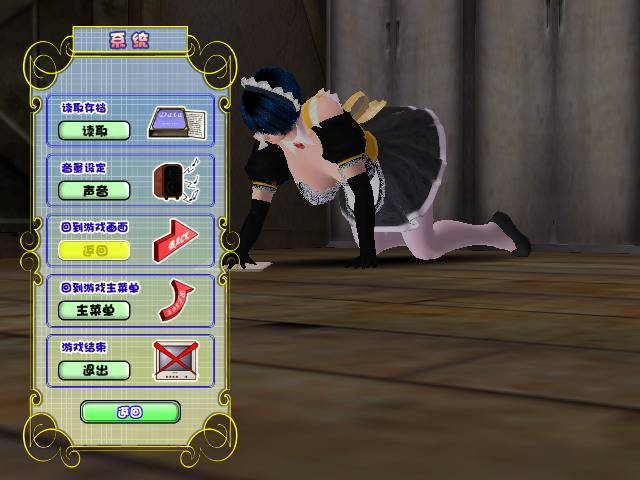This screenshot has width=640, height=480.
Task: Click the crossed-out monitor exit icon
Action: coord(175,361)
